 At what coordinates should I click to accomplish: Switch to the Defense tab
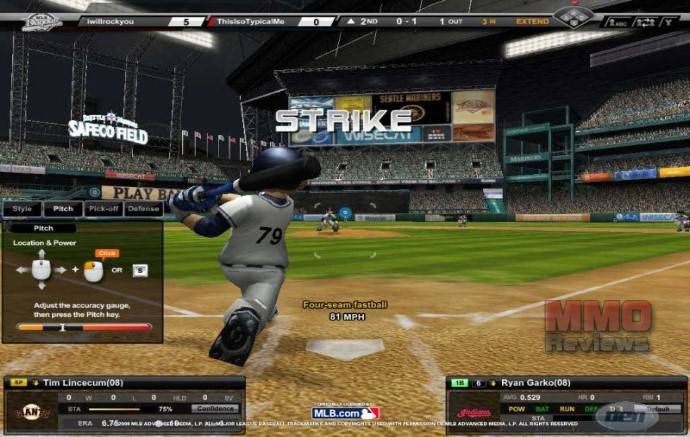[x=144, y=209]
